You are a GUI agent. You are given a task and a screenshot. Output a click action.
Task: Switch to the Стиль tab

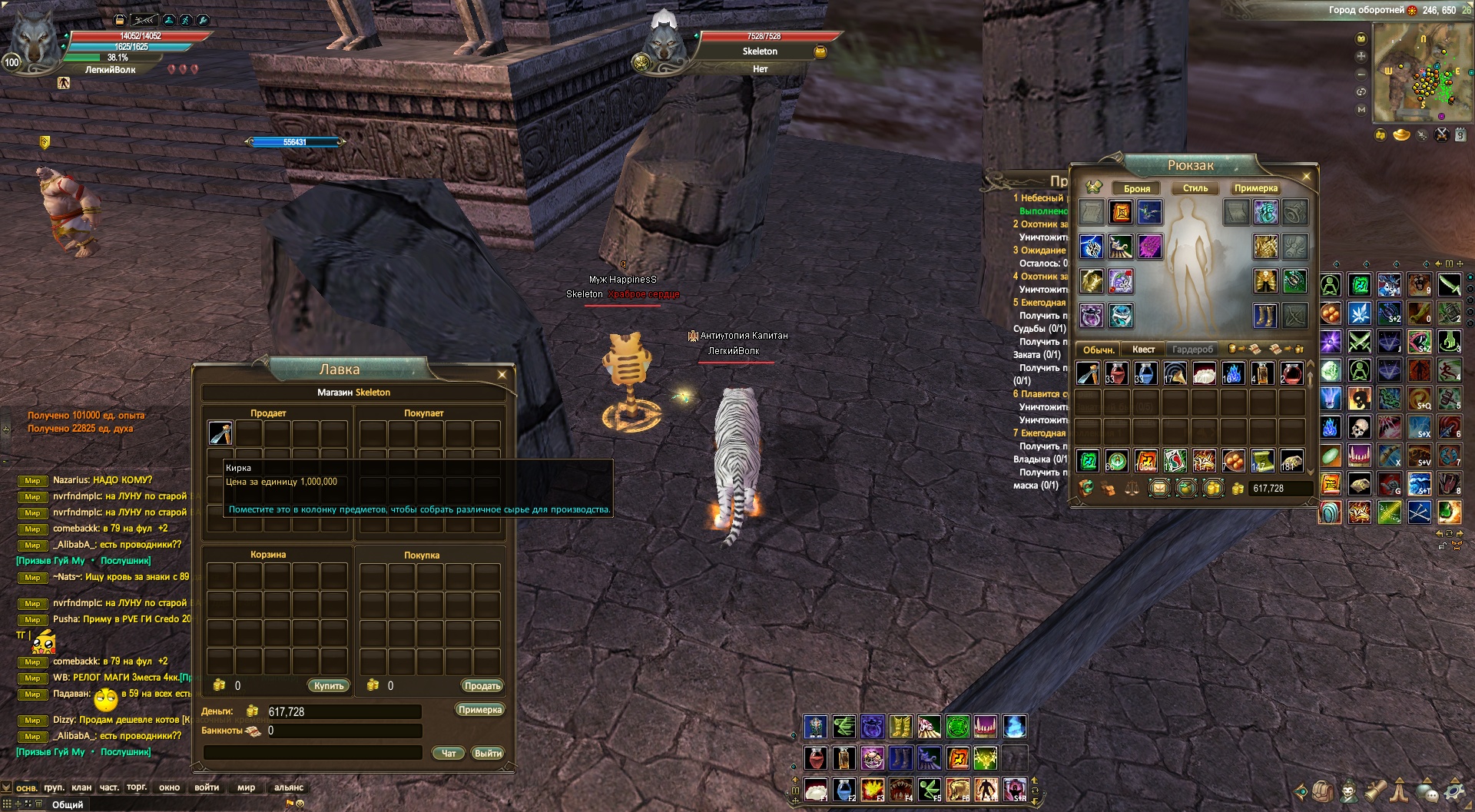[1195, 188]
